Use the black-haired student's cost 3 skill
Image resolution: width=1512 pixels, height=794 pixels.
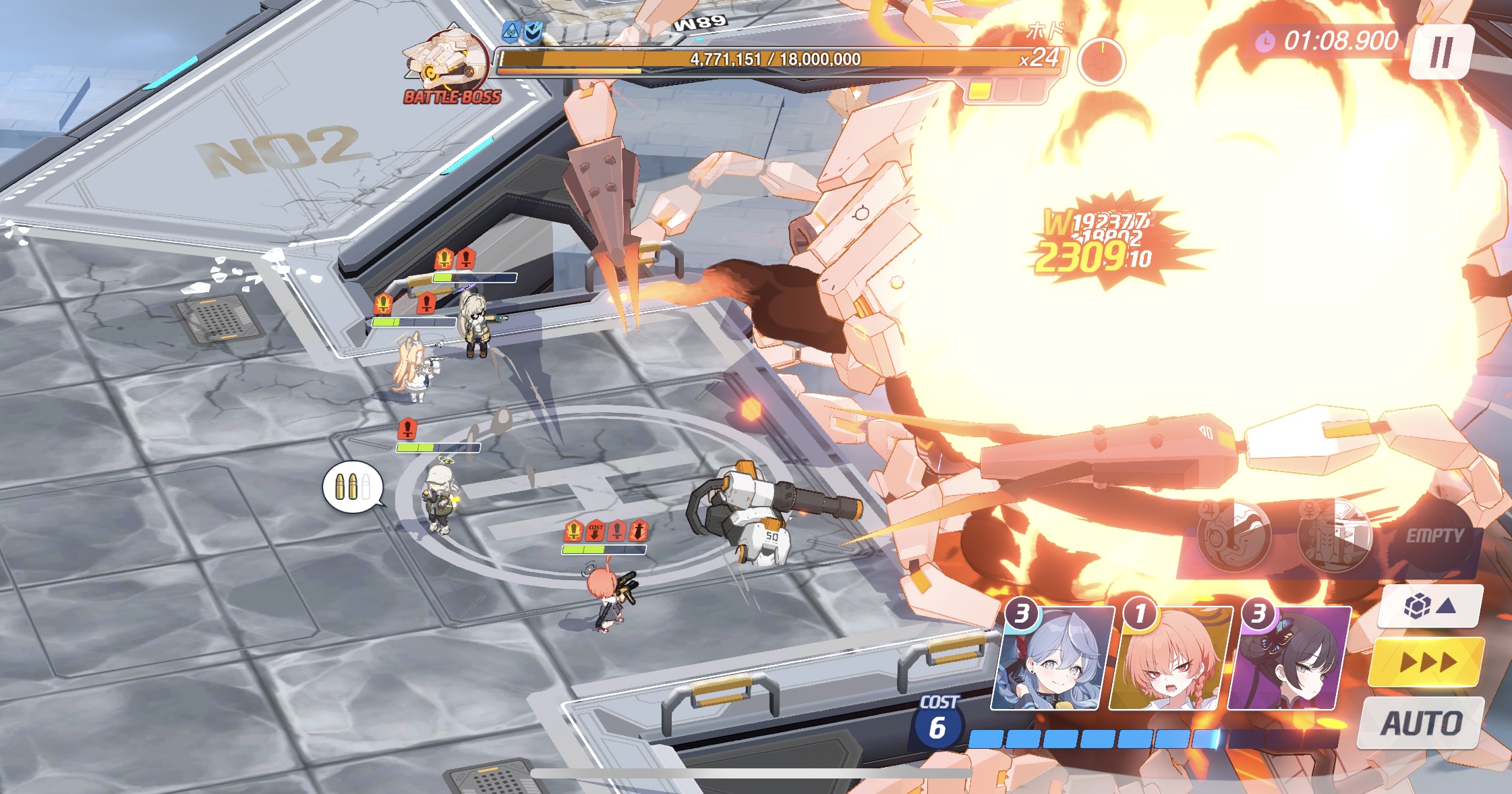tap(1288, 659)
